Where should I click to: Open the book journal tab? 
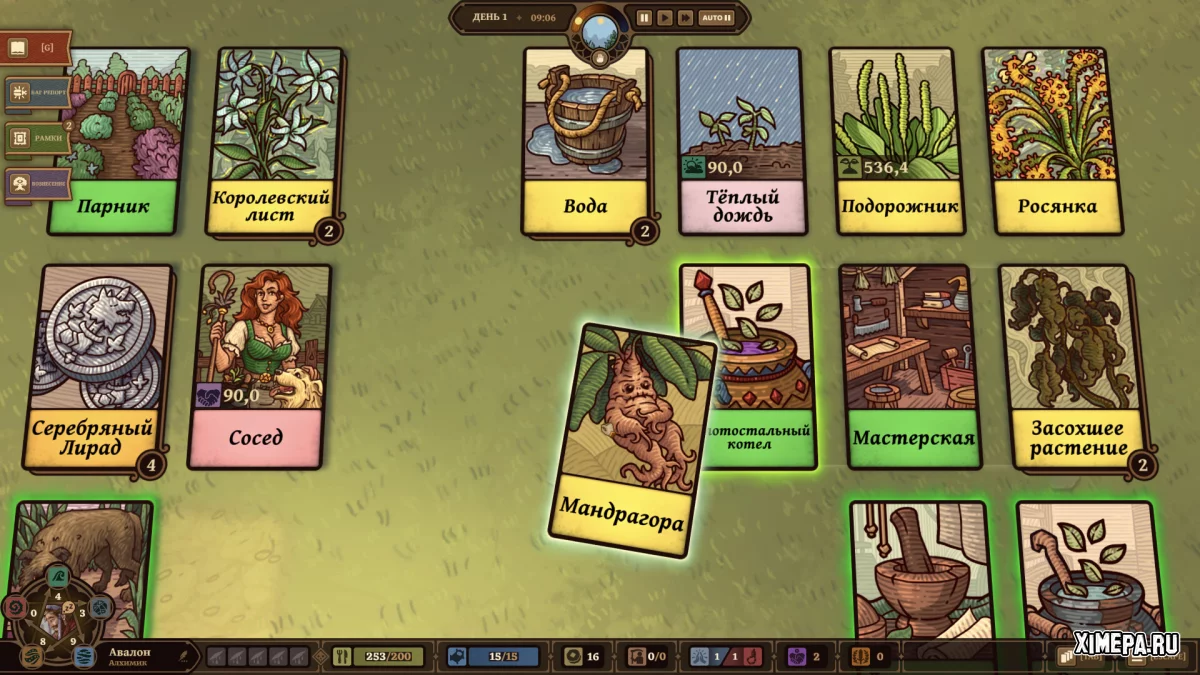pos(36,47)
